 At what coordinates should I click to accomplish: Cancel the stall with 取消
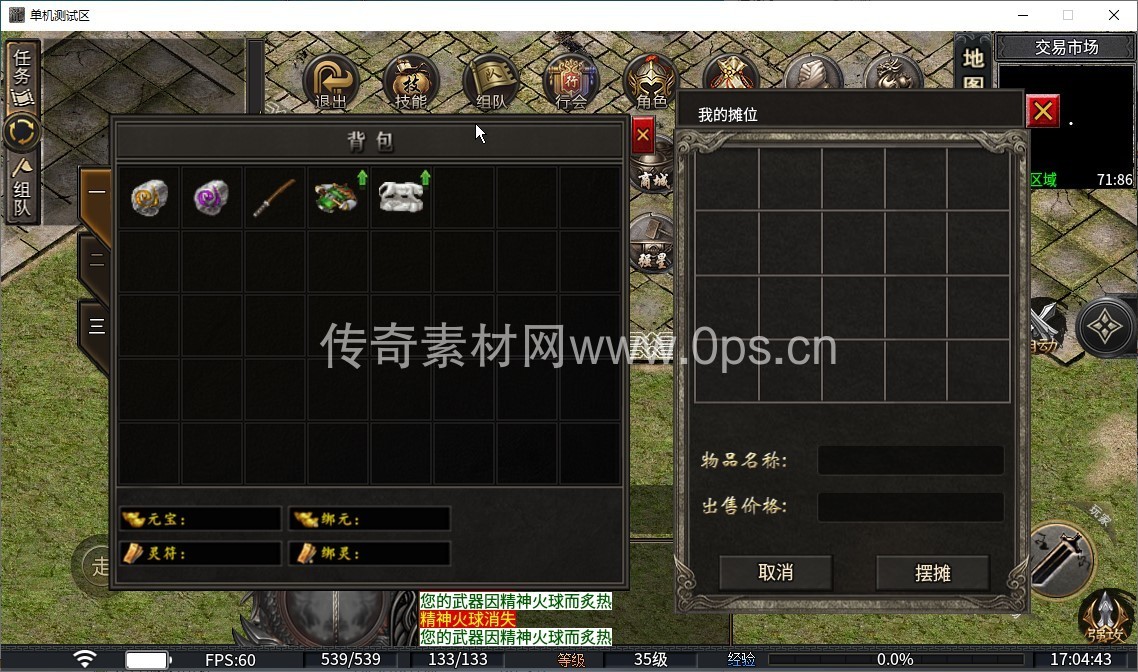[x=776, y=573]
